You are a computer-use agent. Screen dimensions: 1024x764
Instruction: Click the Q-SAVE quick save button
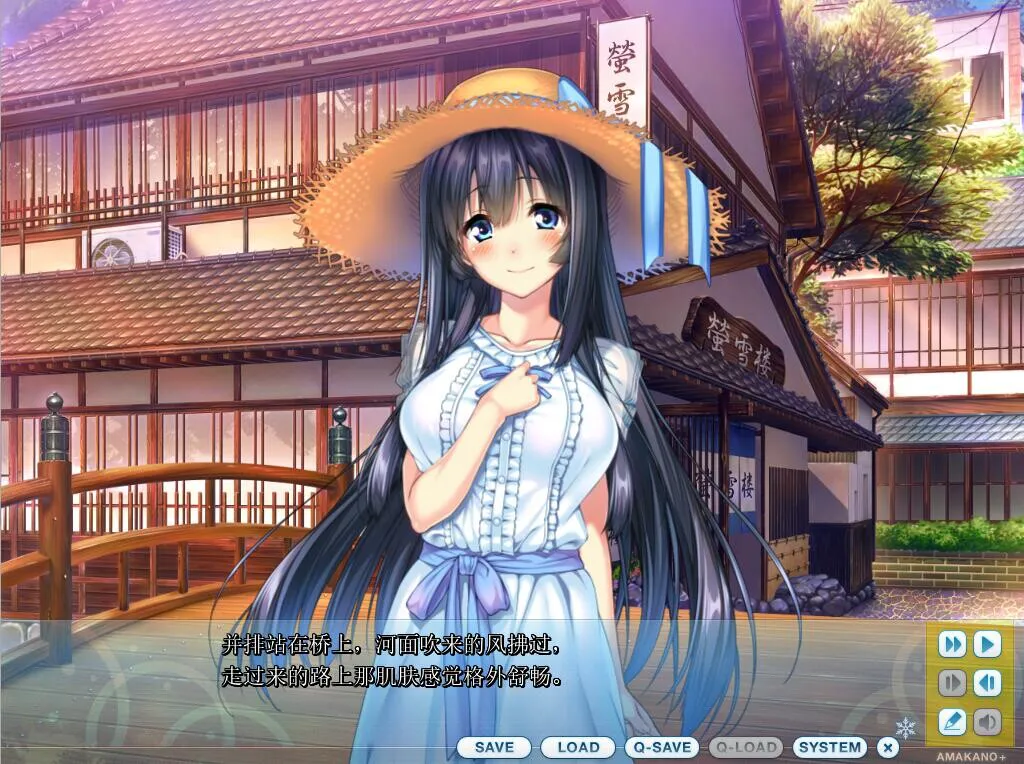(662, 747)
